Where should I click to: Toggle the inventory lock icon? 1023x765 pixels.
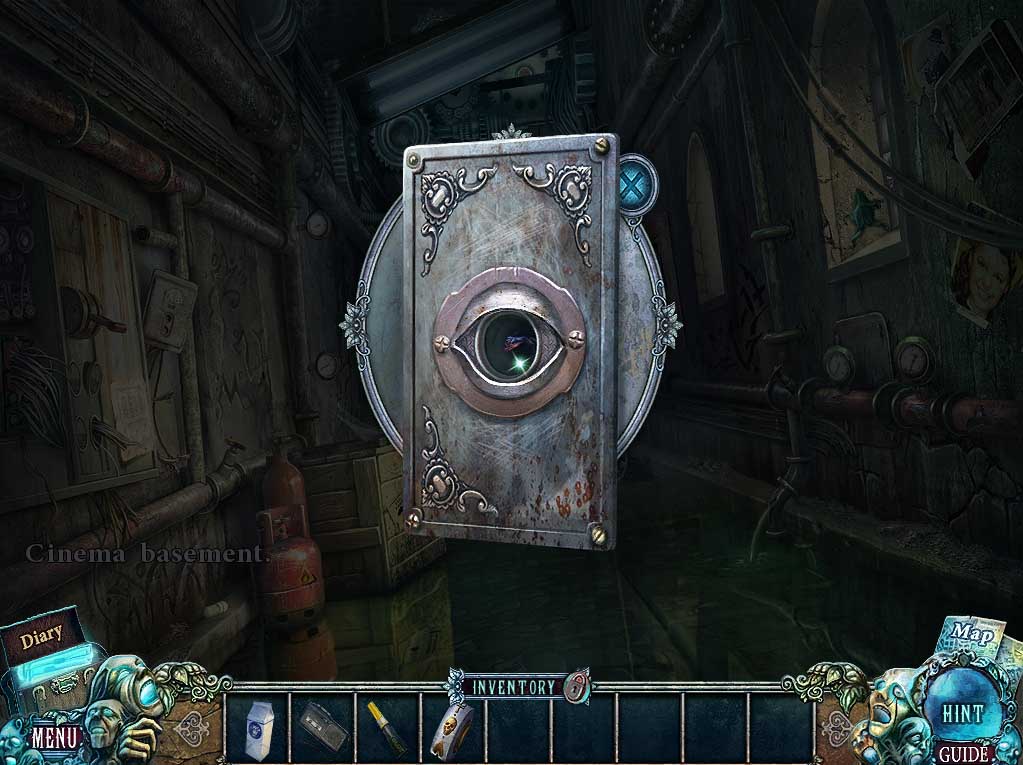click(578, 687)
